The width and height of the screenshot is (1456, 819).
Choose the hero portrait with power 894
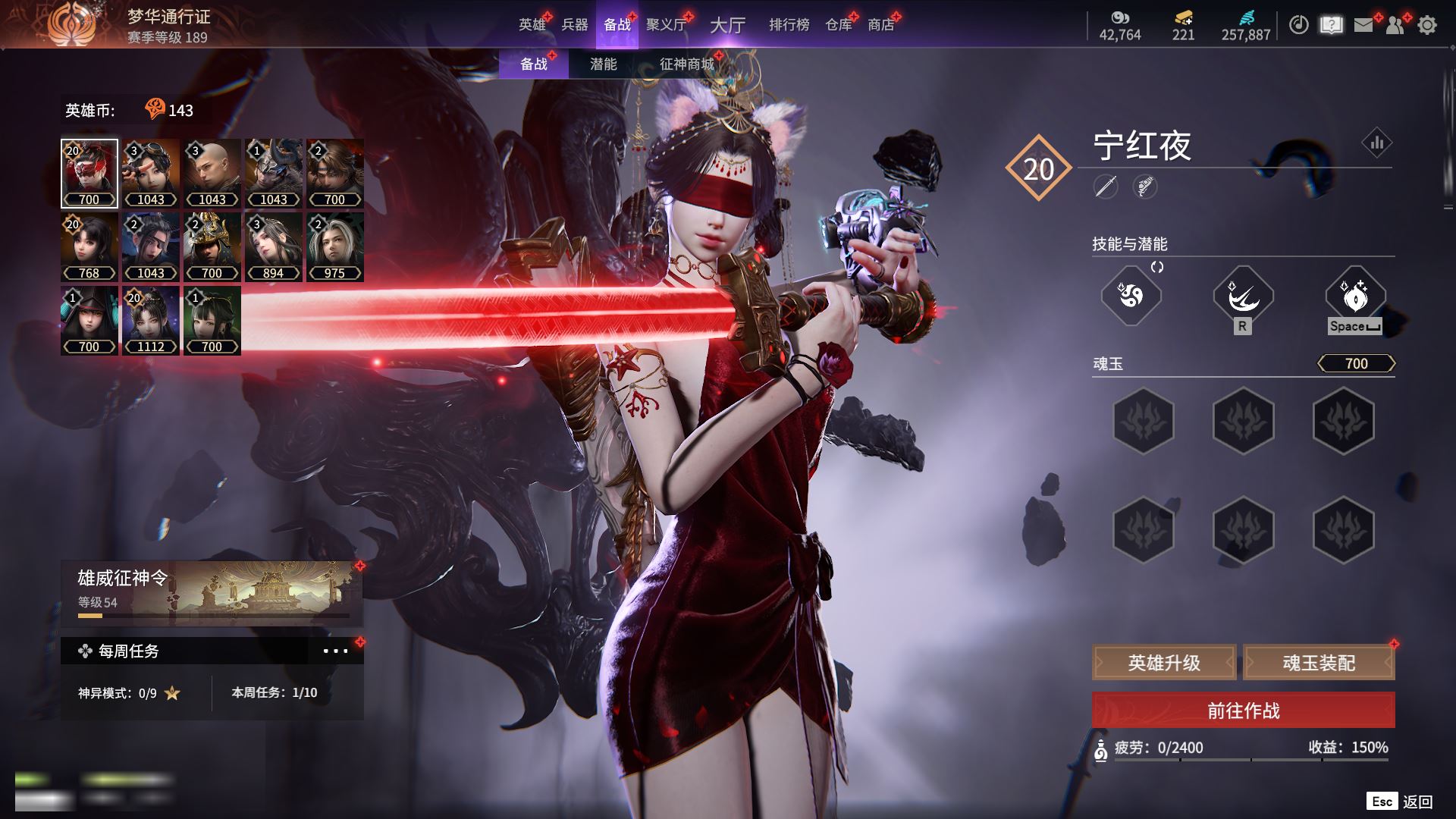tap(273, 247)
